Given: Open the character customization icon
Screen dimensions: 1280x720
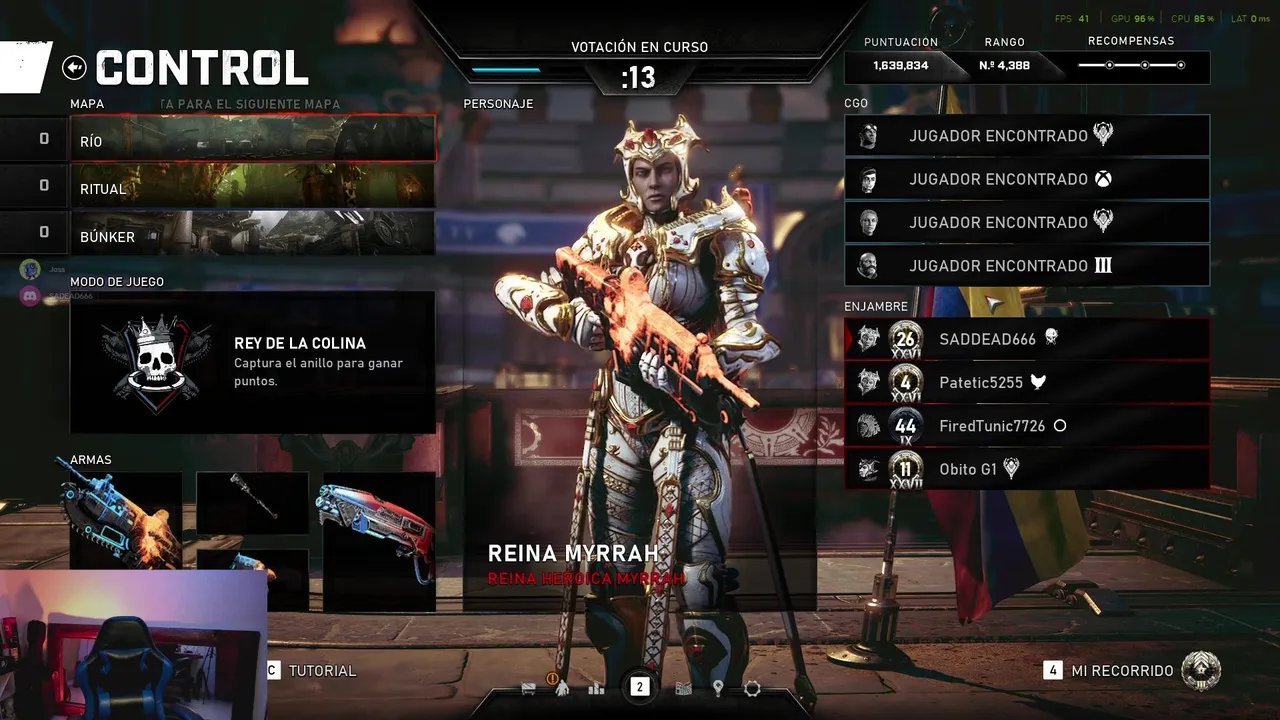Looking at the screenshot, I should click(562, 688).
